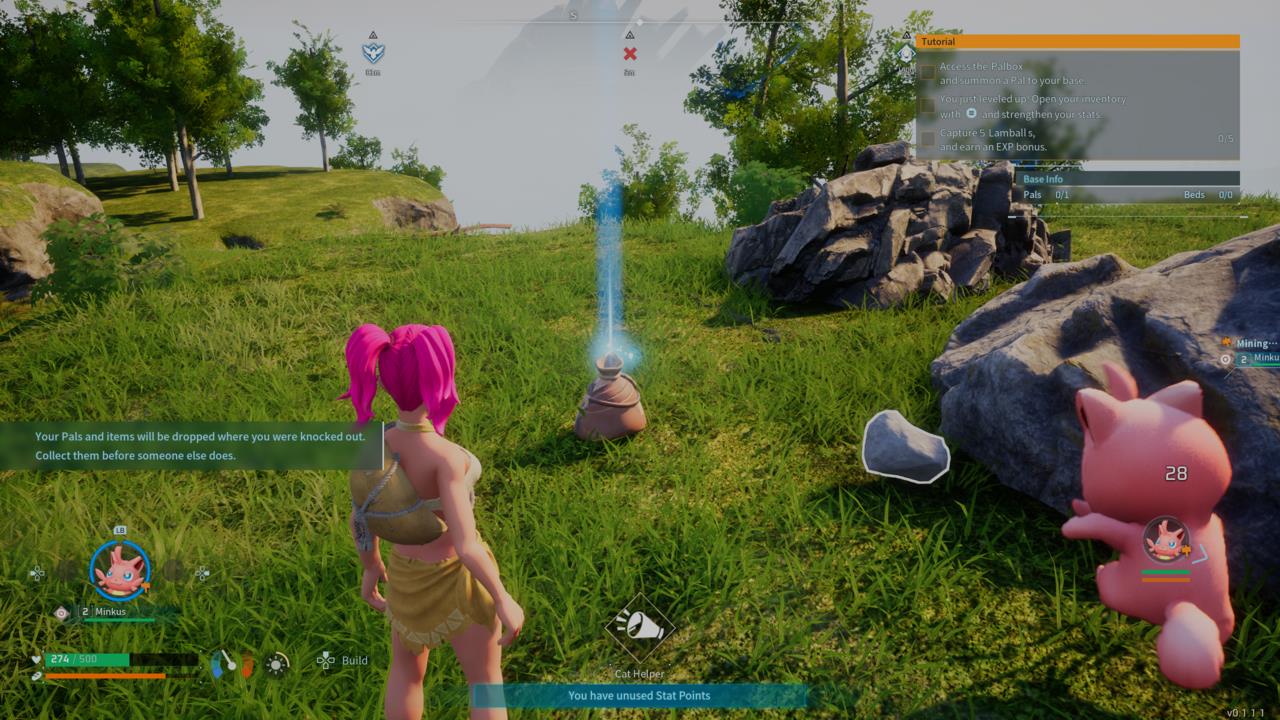Screen dimensions: 1280x720
Task: Click the 'You have unused Stat Points' banner
Action: pyautogui.click(x=639, y=695)
